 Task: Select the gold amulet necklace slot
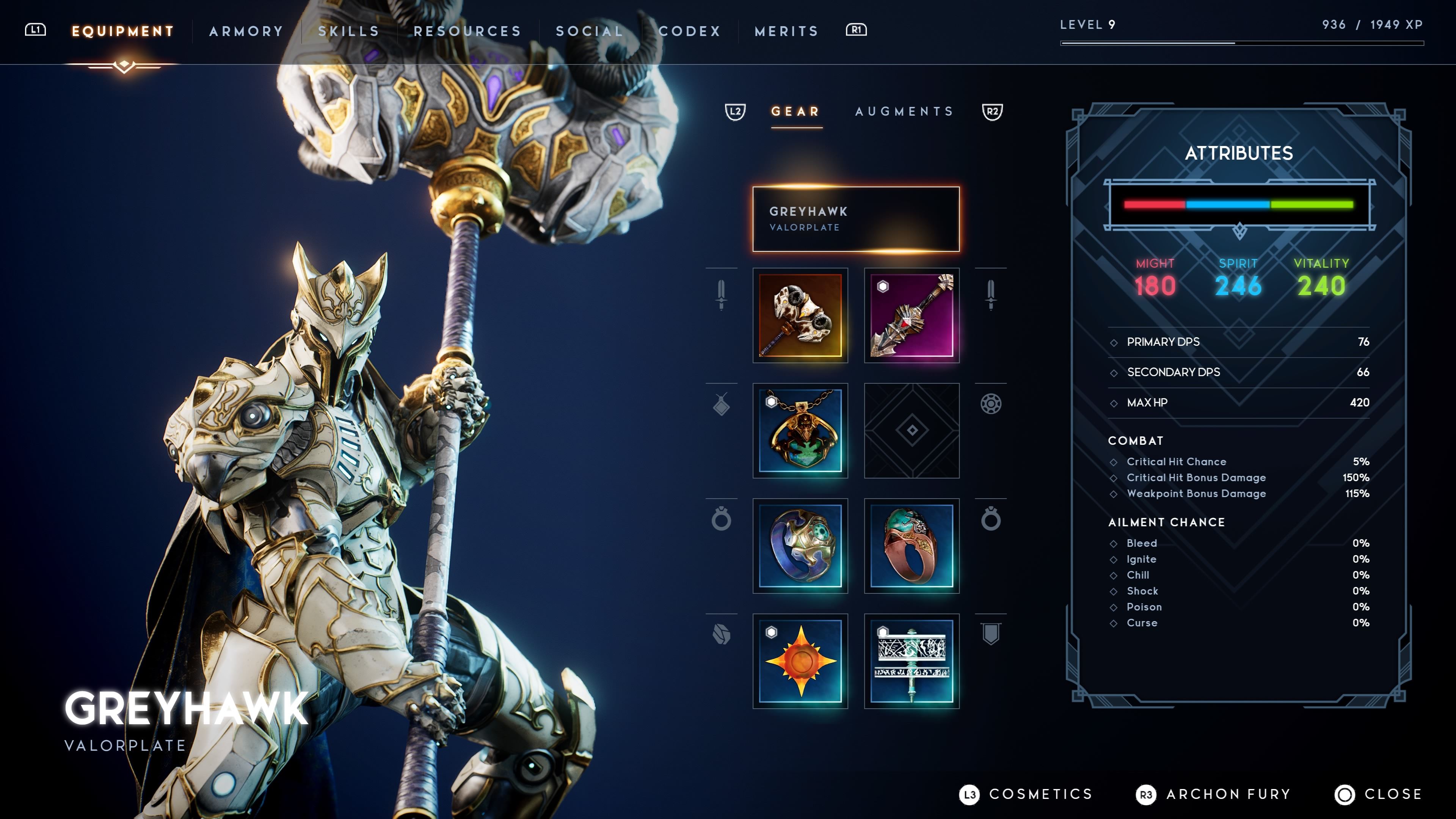click(800, 431)
